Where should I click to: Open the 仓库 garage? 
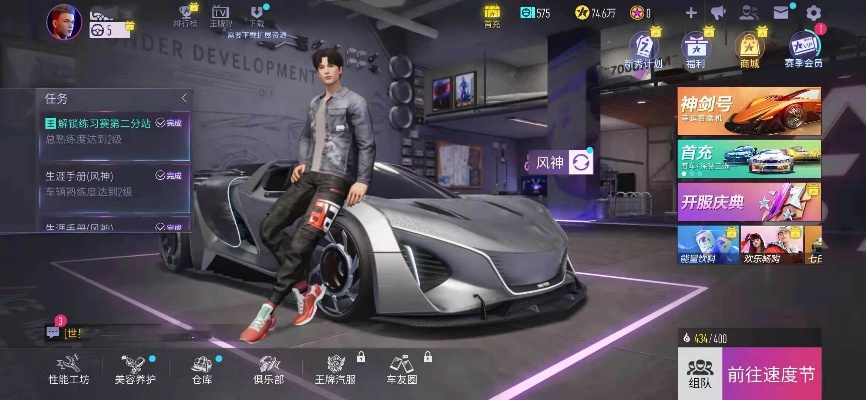click(202, 368)
